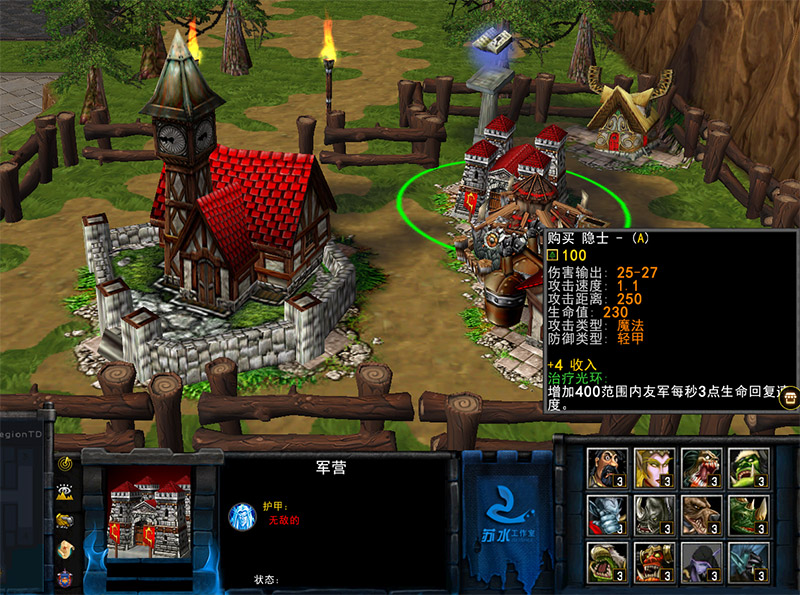
Task: Toggle the minimap terrain visibility button
Action: point(65,491)
